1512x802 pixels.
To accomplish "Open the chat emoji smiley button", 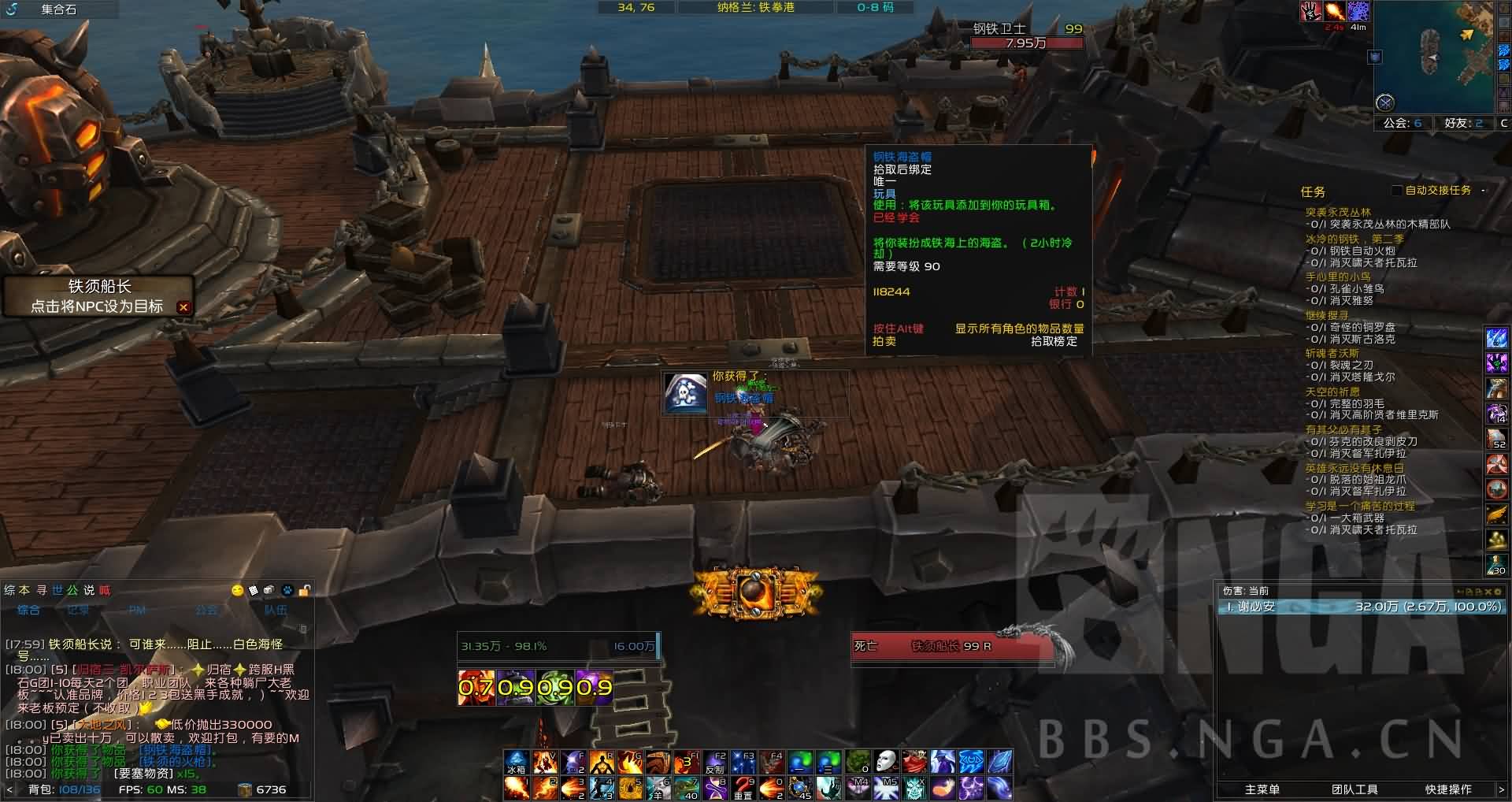I will [x=237, y=590].
